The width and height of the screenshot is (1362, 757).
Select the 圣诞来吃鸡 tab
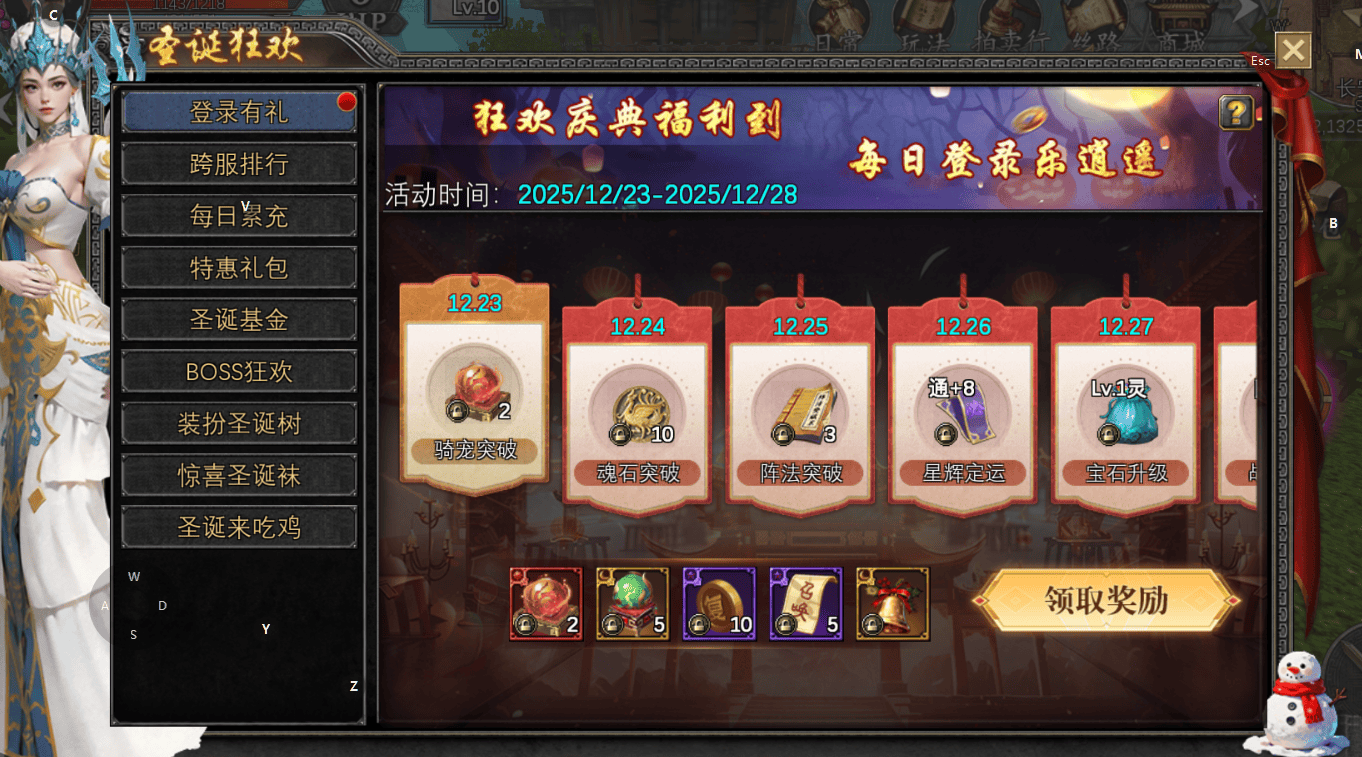click(239, 527)
